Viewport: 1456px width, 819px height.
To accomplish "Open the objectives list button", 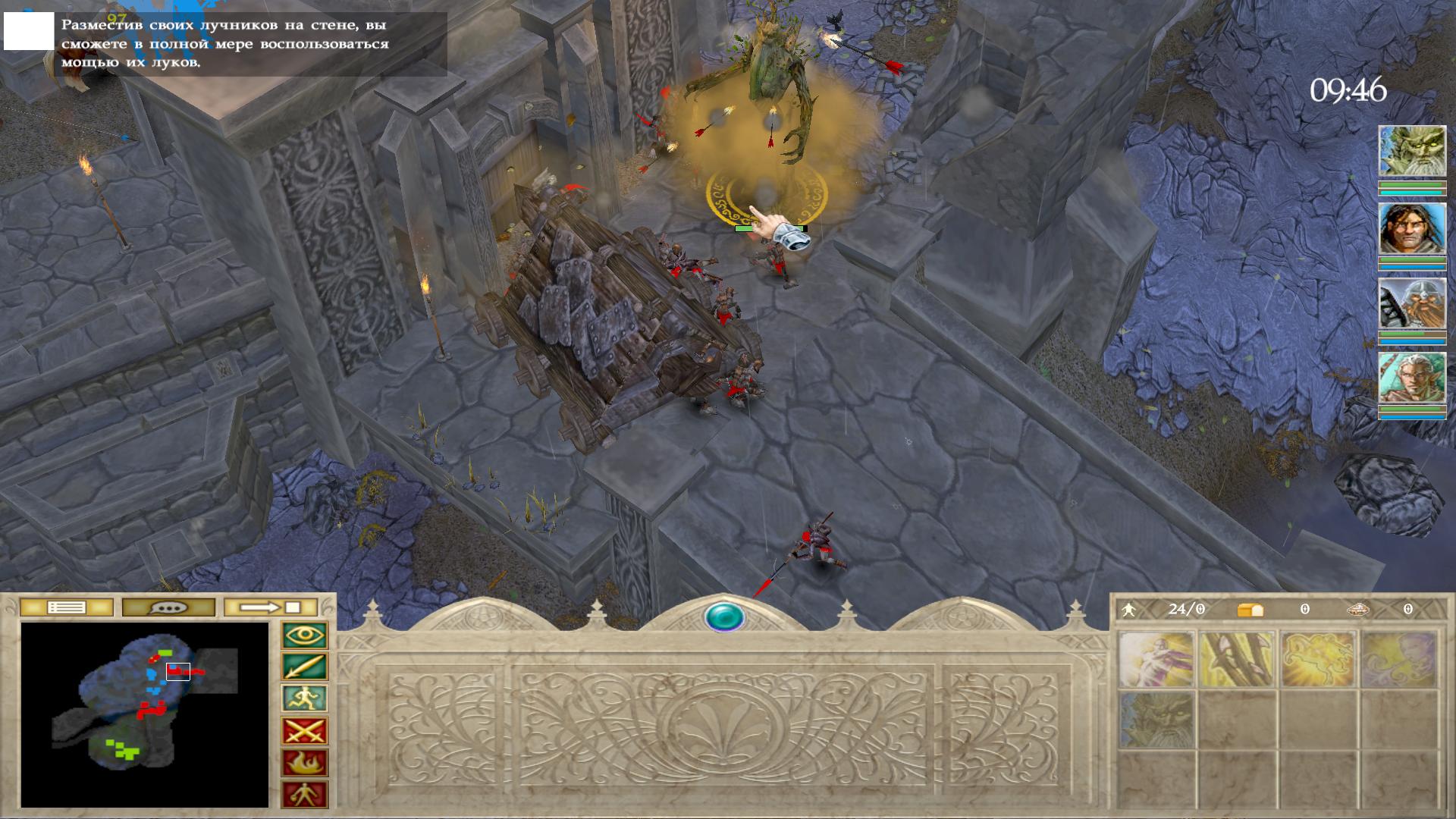I will pyautogui.click(x=67, y=607).
